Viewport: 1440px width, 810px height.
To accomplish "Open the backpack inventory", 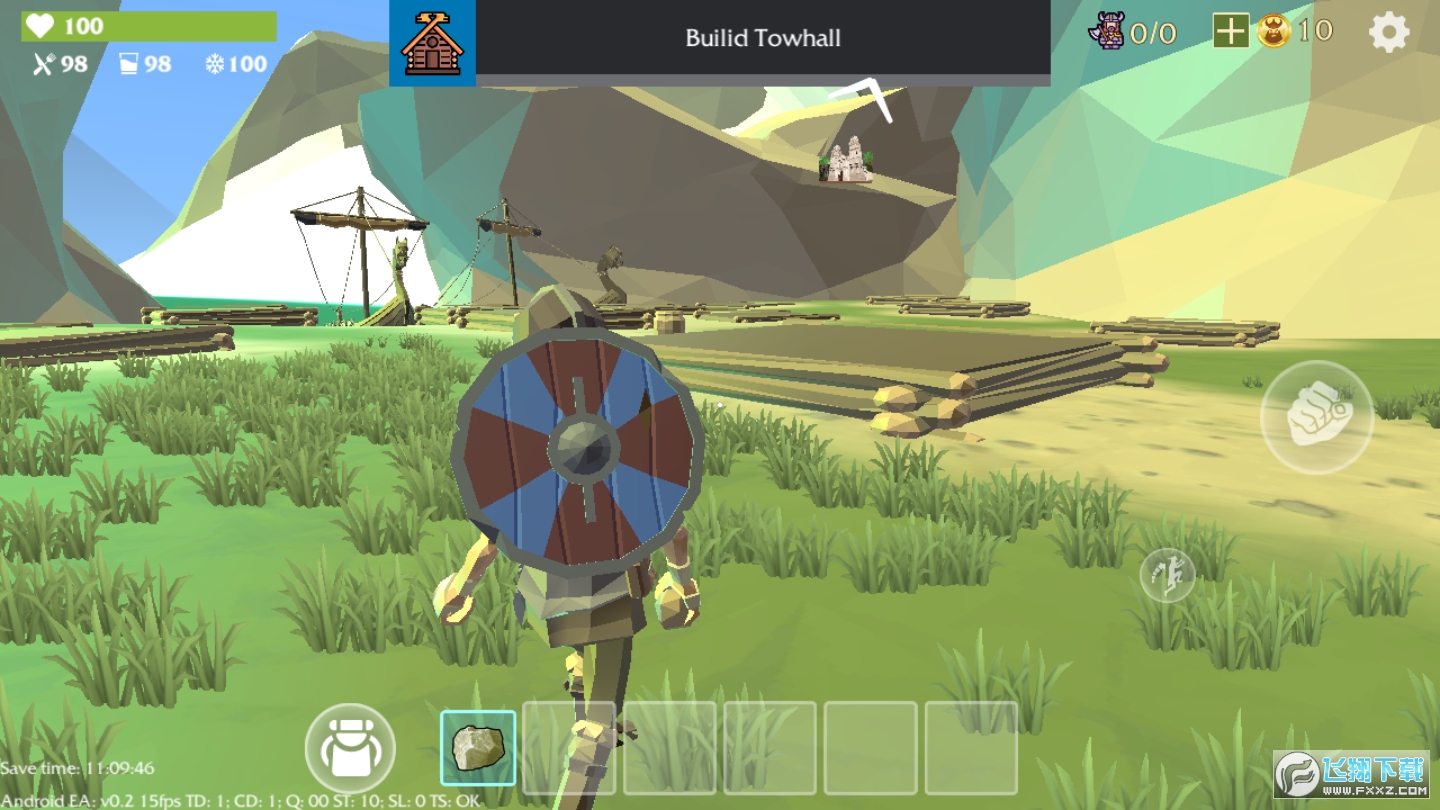I will [x=350, y=748].
